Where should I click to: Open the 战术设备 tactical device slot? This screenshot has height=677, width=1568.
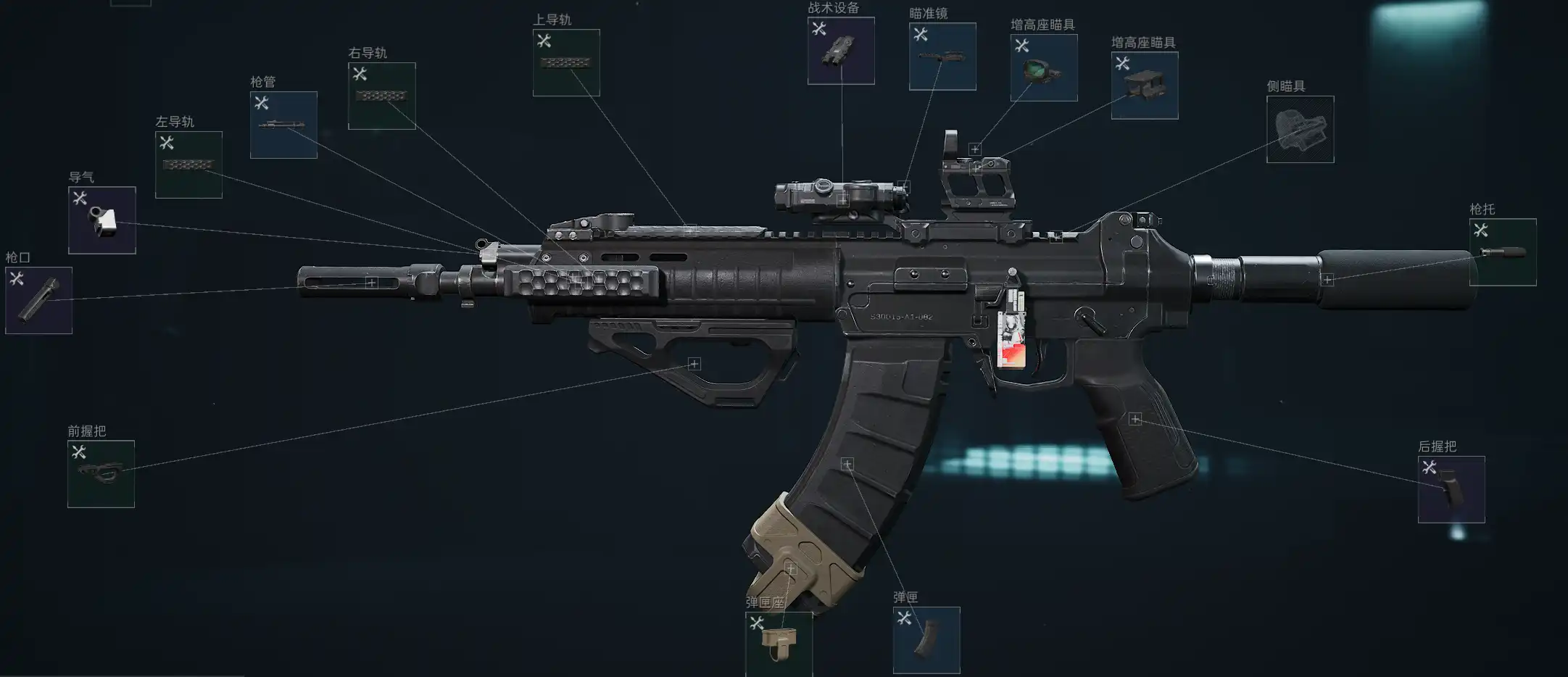pos(841,51)
